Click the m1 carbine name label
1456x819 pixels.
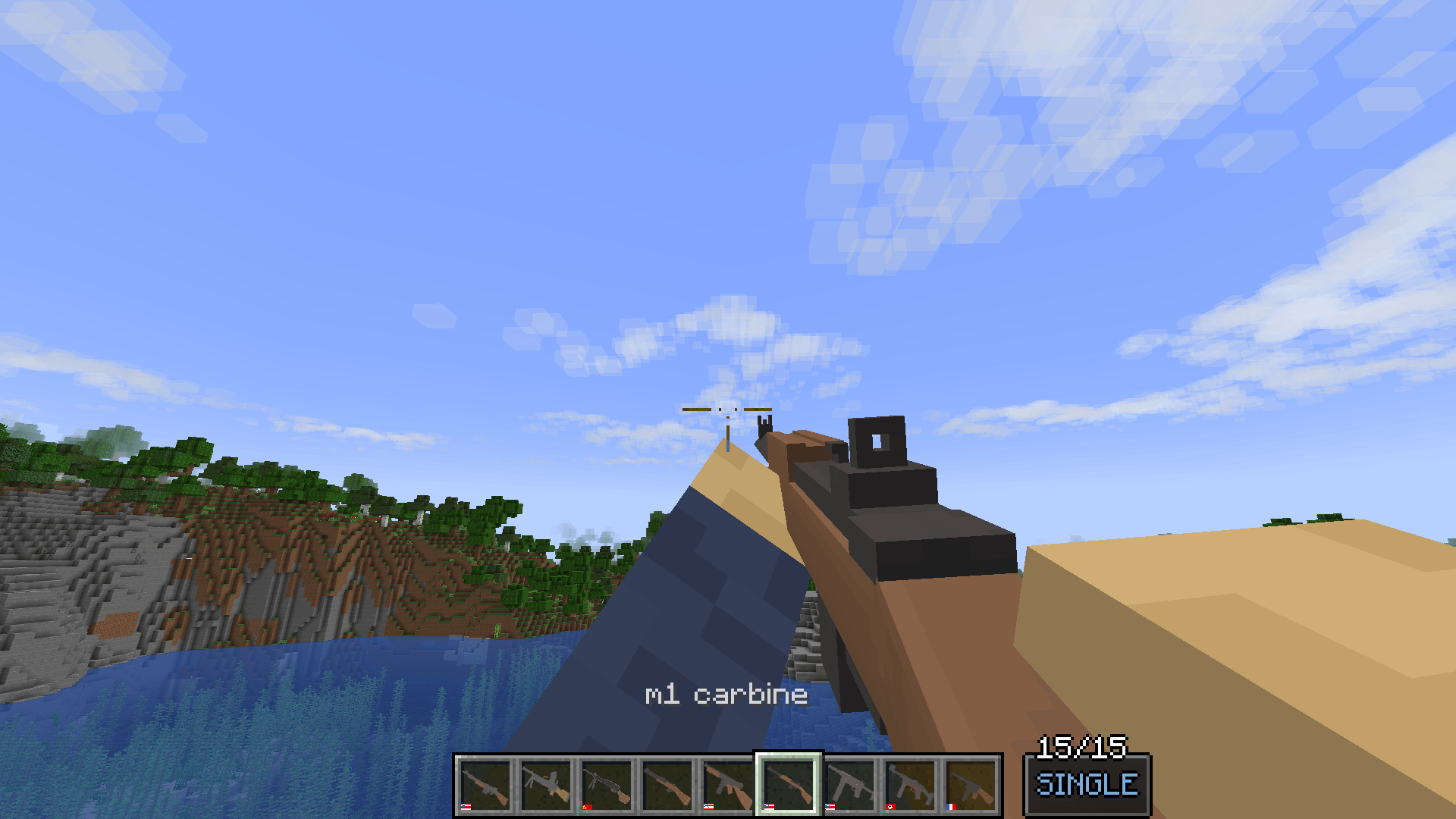point(726,692)
